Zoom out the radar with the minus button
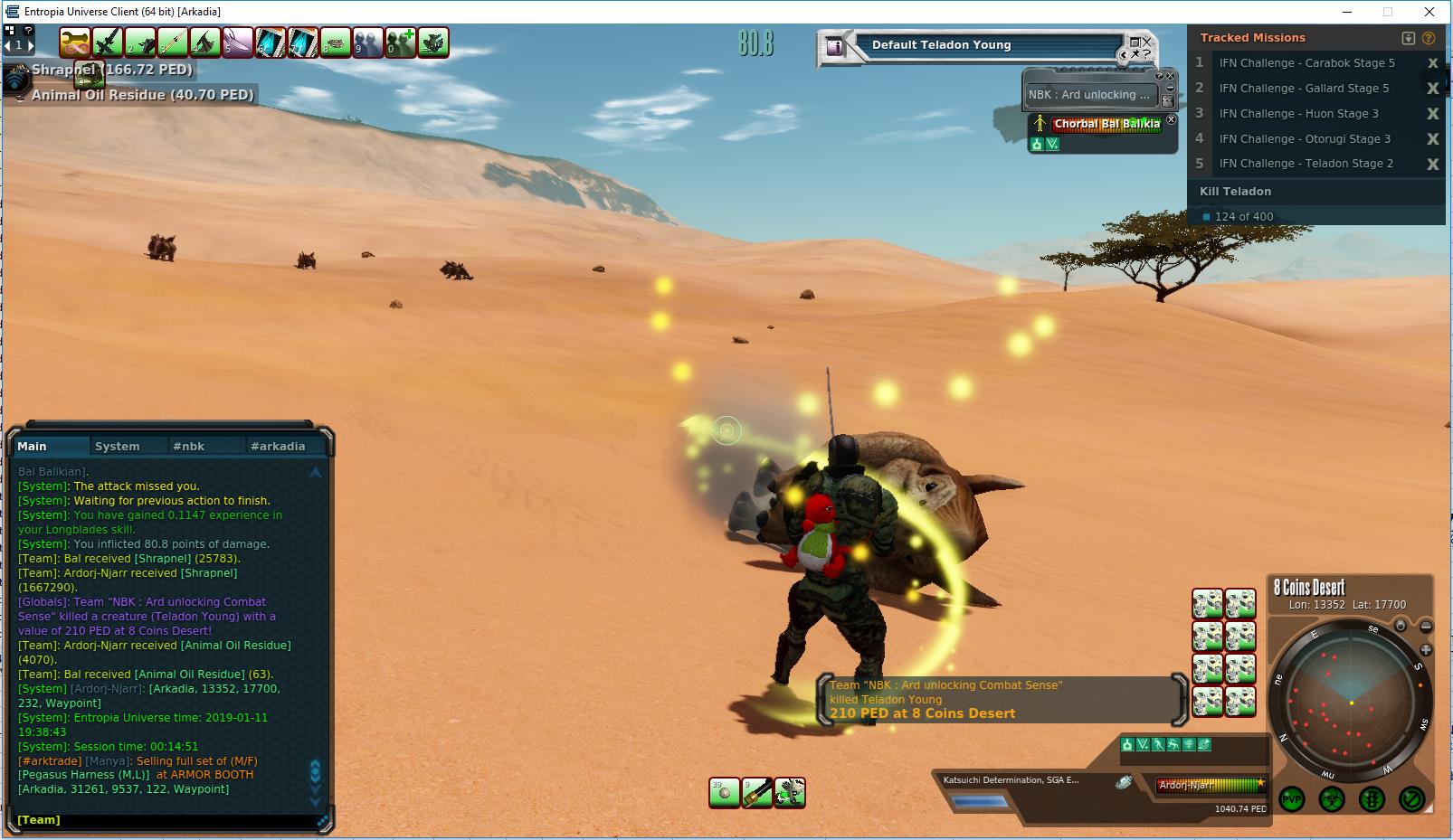Viewport: 1453px width, 840px height. click(1426, 627)
